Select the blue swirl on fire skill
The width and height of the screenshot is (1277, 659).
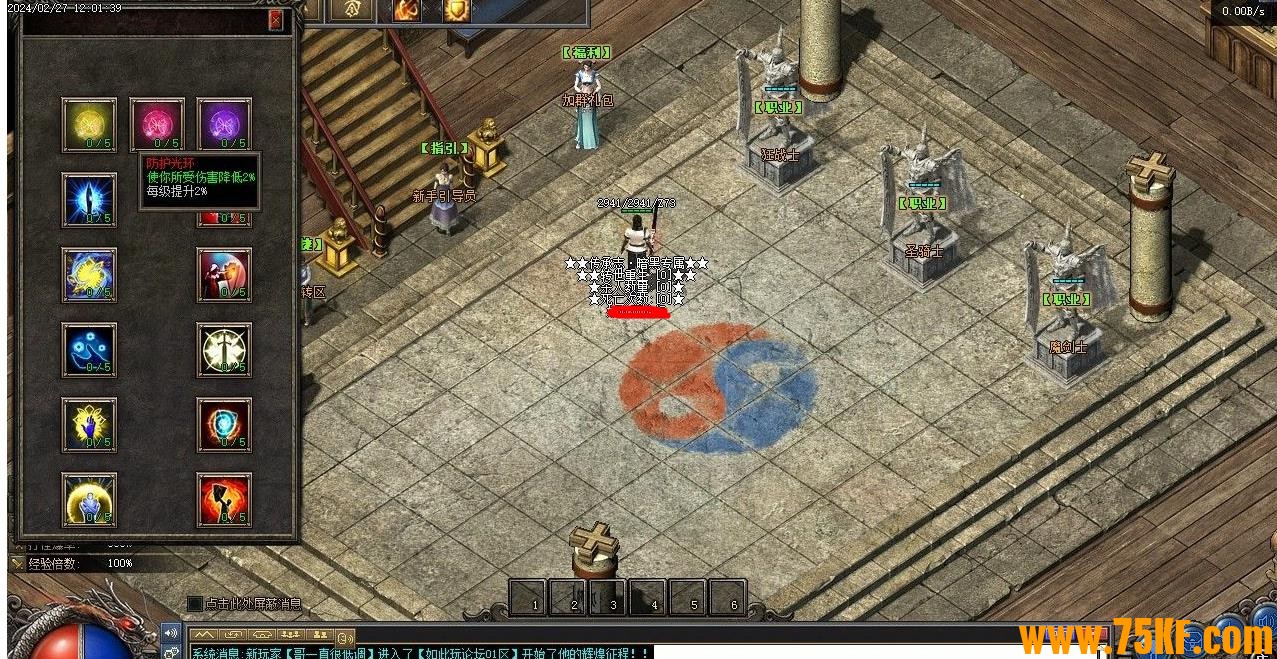point(224,424)
